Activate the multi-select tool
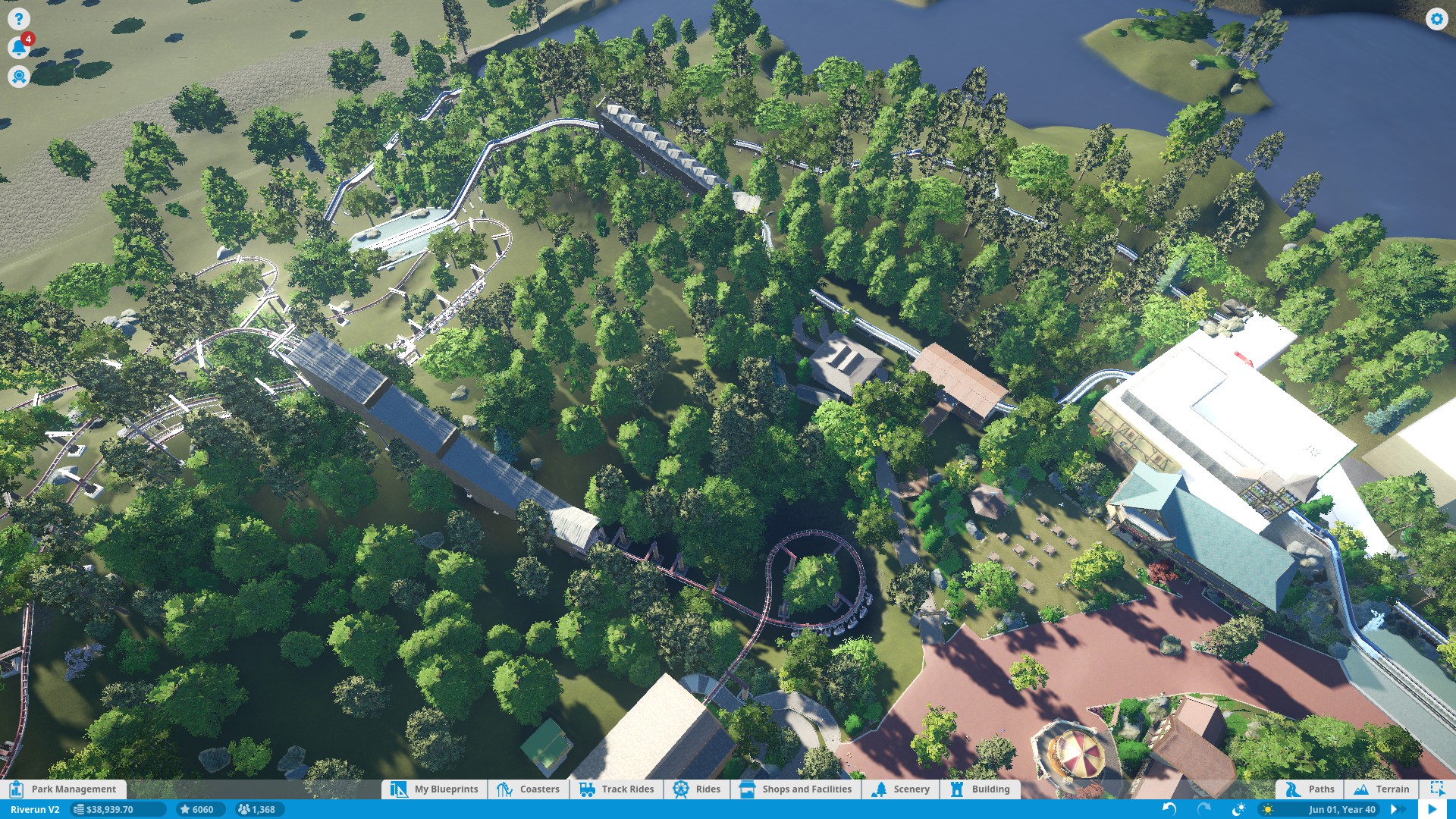The image size is (1456, 819). point(1437,789)
